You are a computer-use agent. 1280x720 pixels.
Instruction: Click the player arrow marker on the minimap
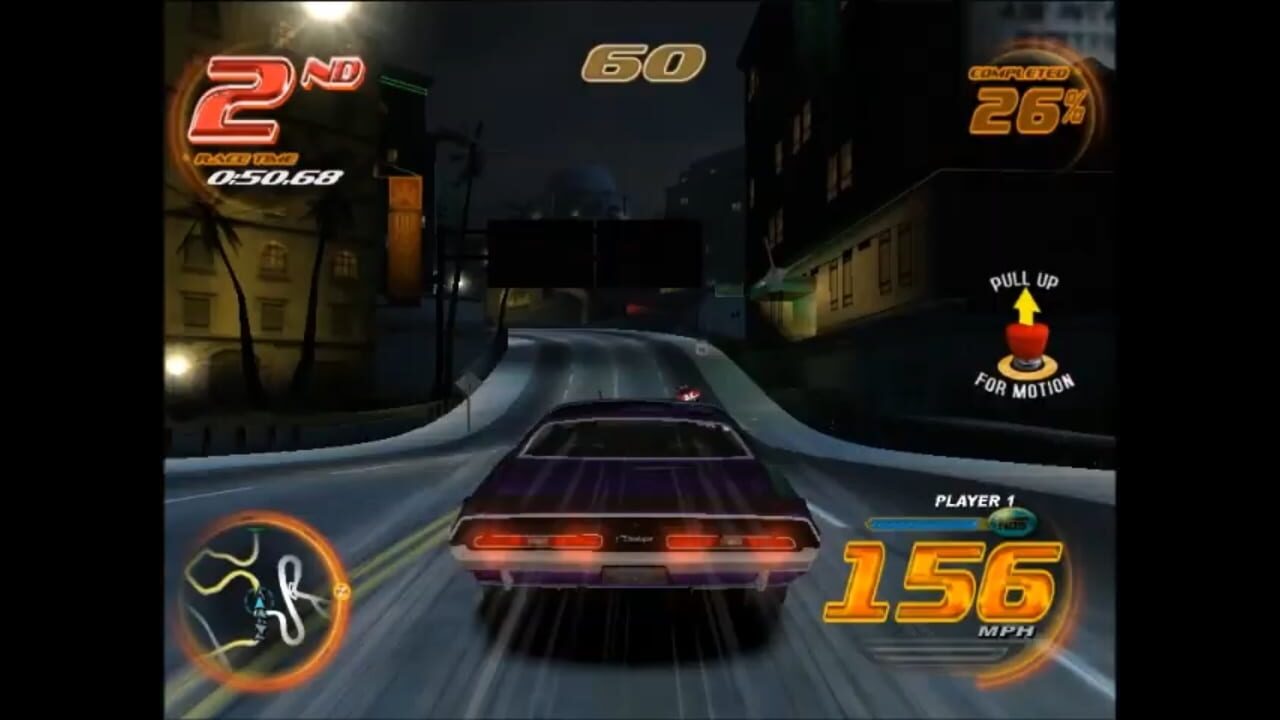click(260, 600)
